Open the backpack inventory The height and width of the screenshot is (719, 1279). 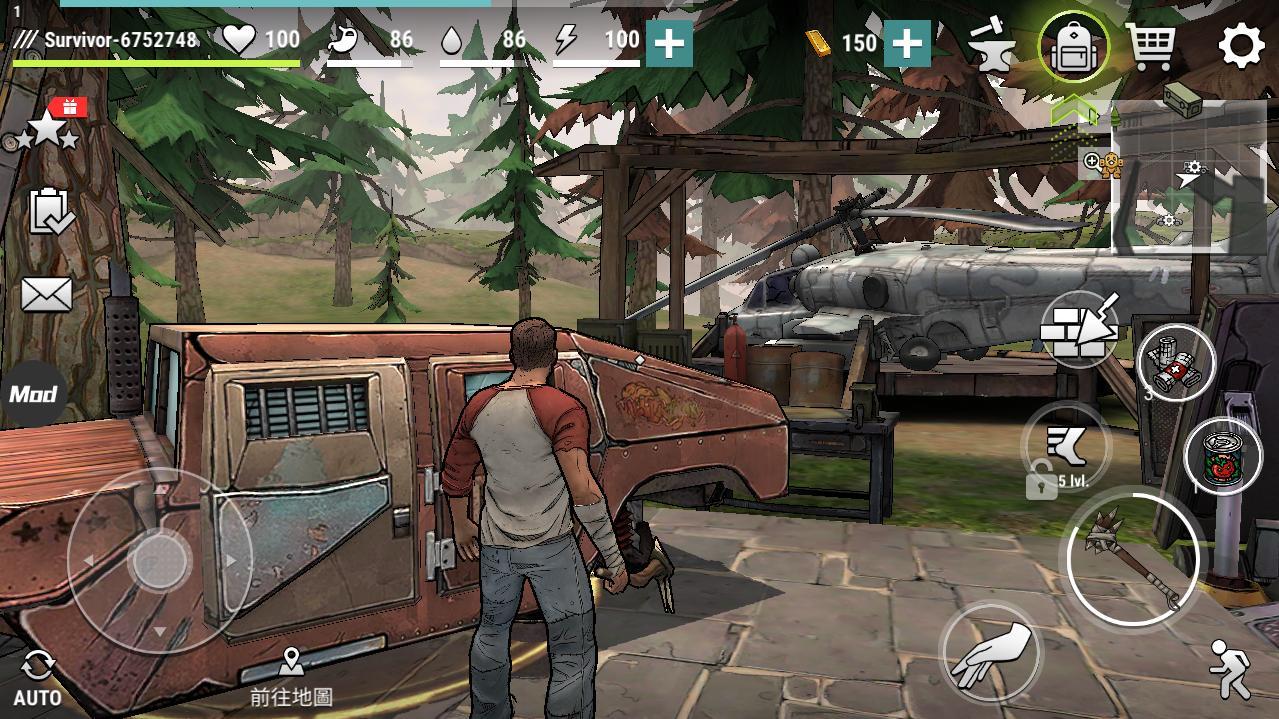point(1074,46)
